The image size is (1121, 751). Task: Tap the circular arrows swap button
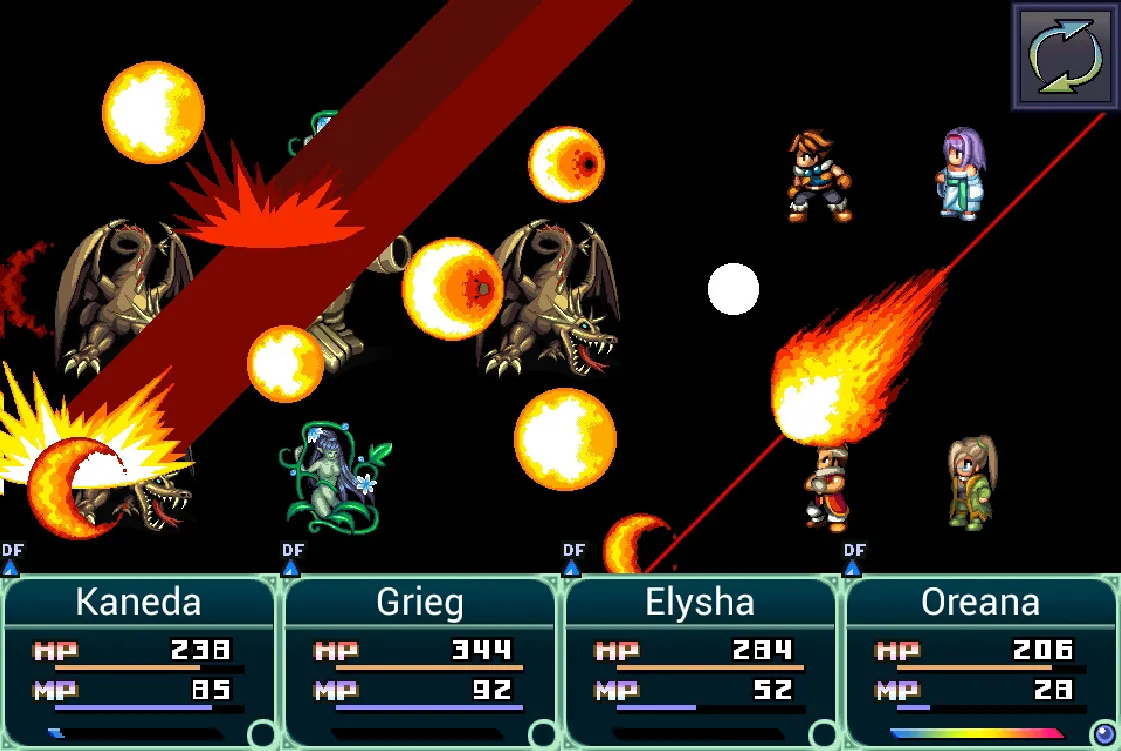click(x=1066, y=56)
